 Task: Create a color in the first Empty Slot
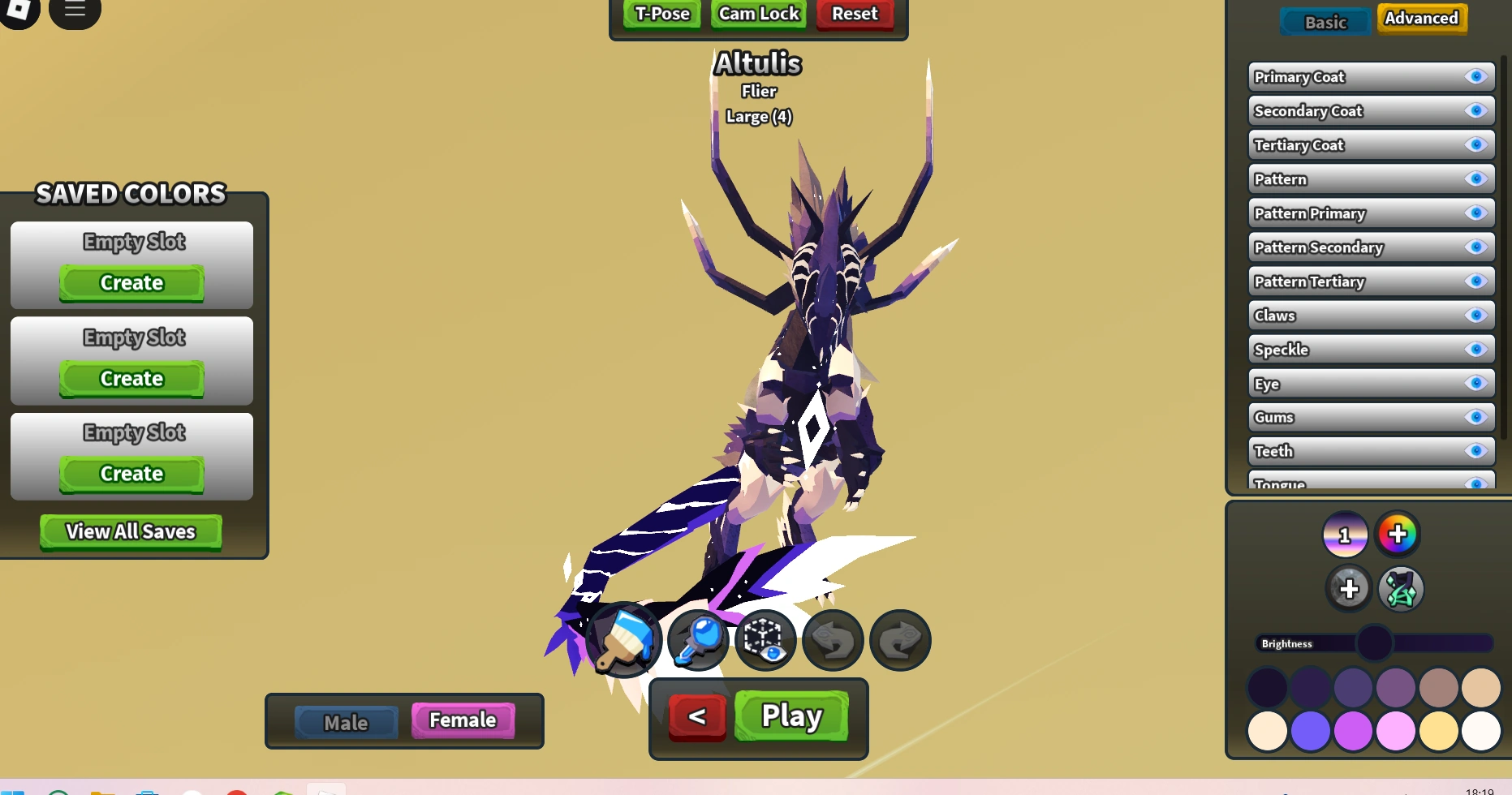[130, 282]
